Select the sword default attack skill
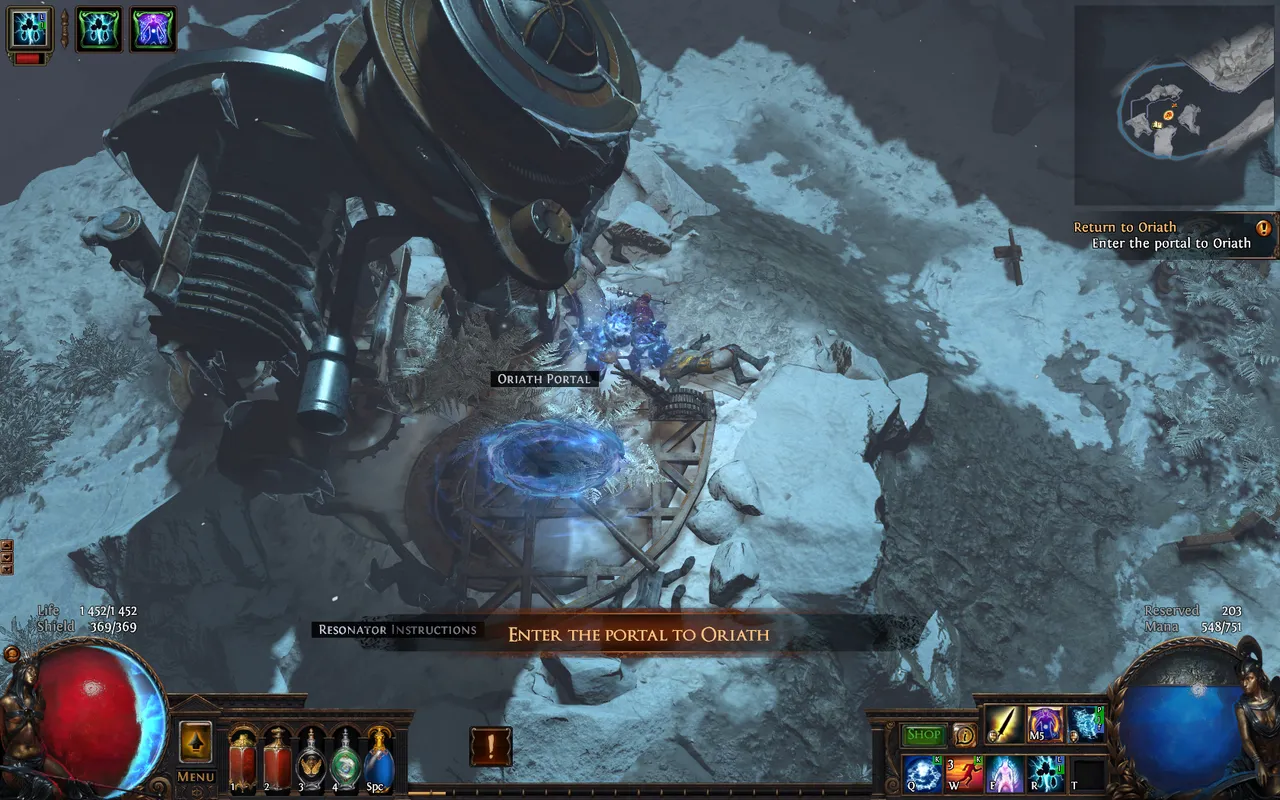 click(1004, 724)
